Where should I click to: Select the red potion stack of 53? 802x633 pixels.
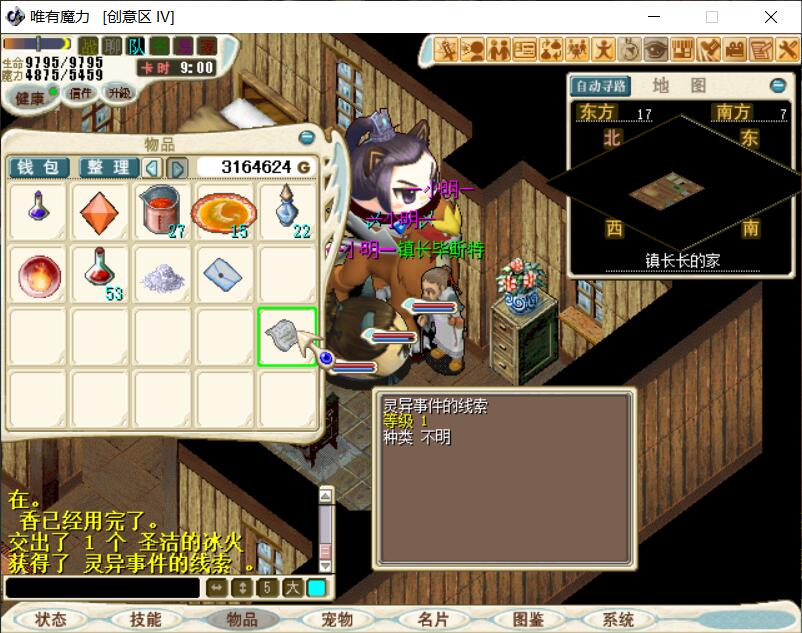pyautogui.click(x=99, y=274)
